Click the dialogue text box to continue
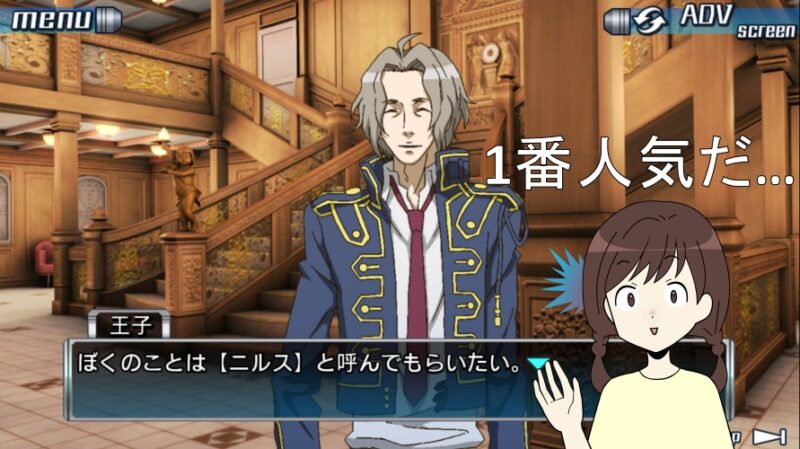This screenshot has width=800, height=449. (300, 381)
